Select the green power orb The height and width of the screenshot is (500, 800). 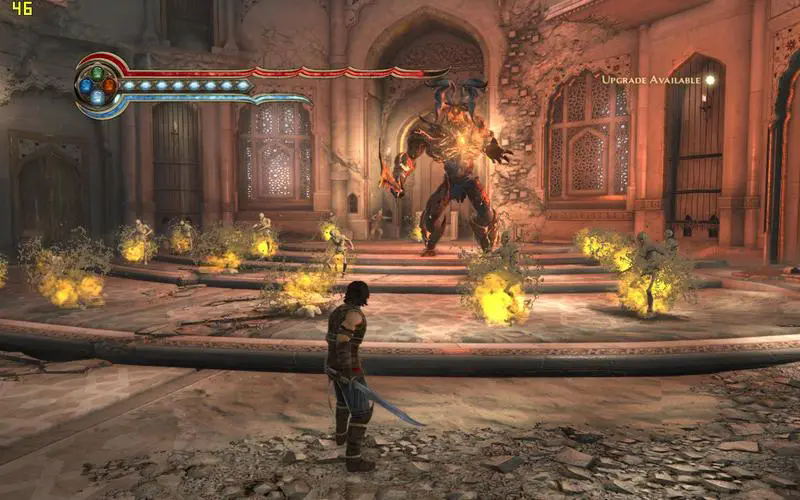click(97, 73)
